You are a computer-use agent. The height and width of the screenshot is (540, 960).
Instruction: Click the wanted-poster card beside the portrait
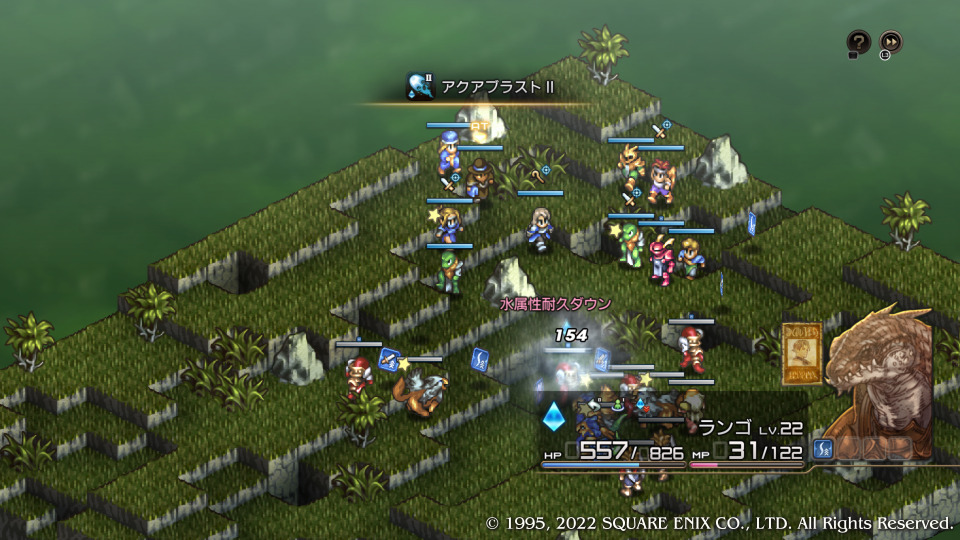pos(802,353)
